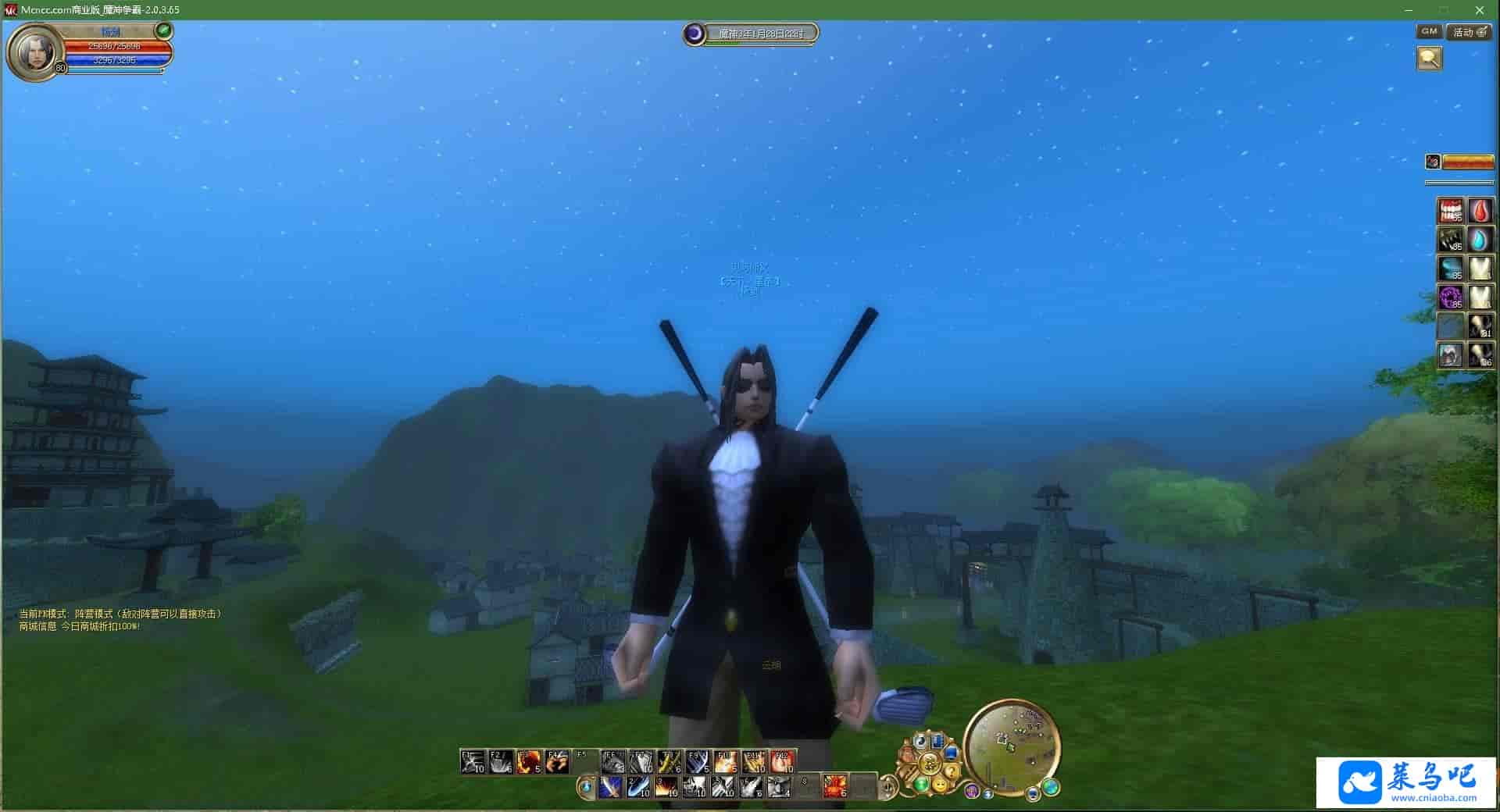Close the game window
Image resolution: width=1500 pixels, height=812 pixels.
[x=1479, y=10]
